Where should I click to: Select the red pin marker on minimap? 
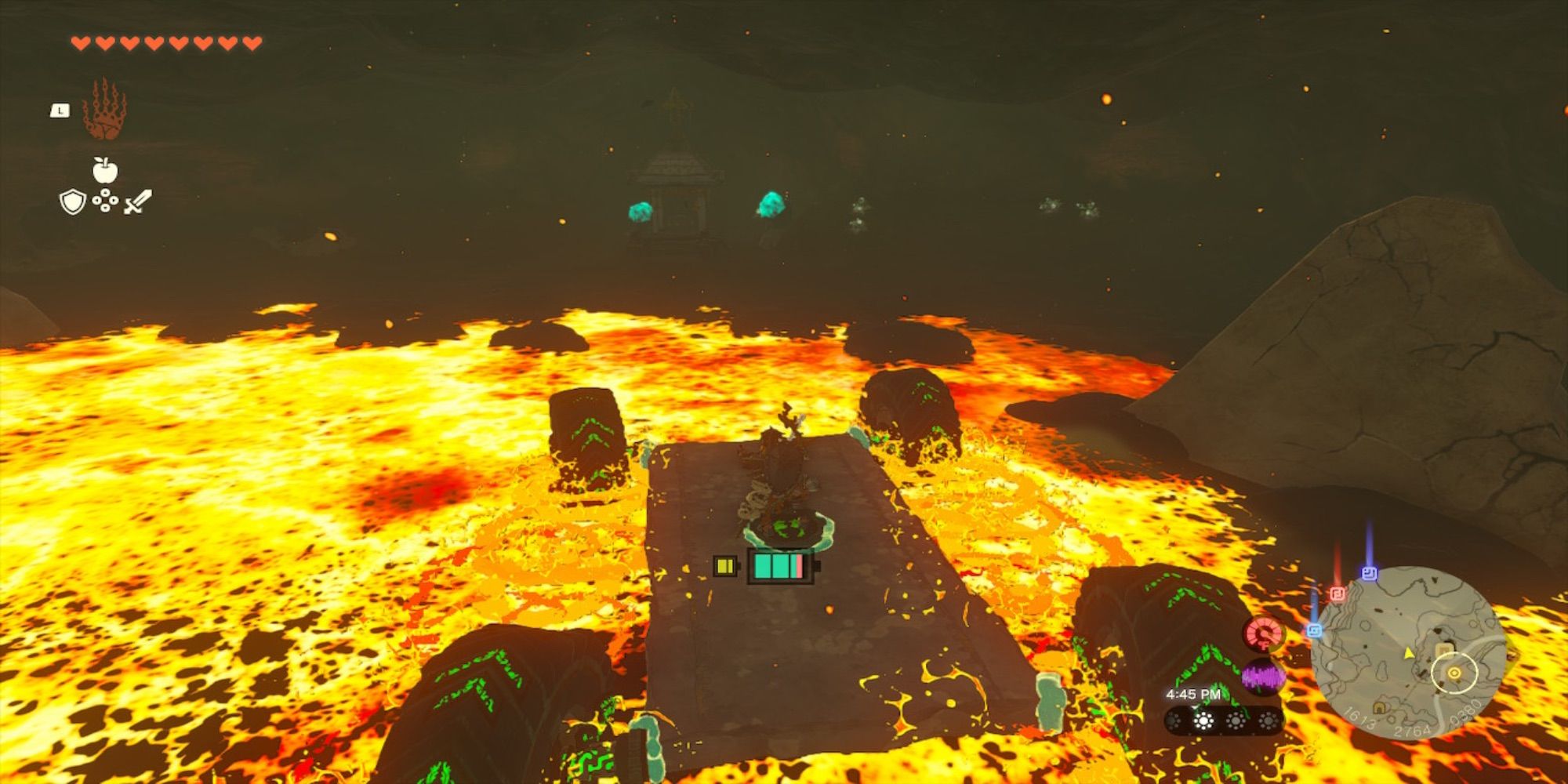tap(1338, 593)
